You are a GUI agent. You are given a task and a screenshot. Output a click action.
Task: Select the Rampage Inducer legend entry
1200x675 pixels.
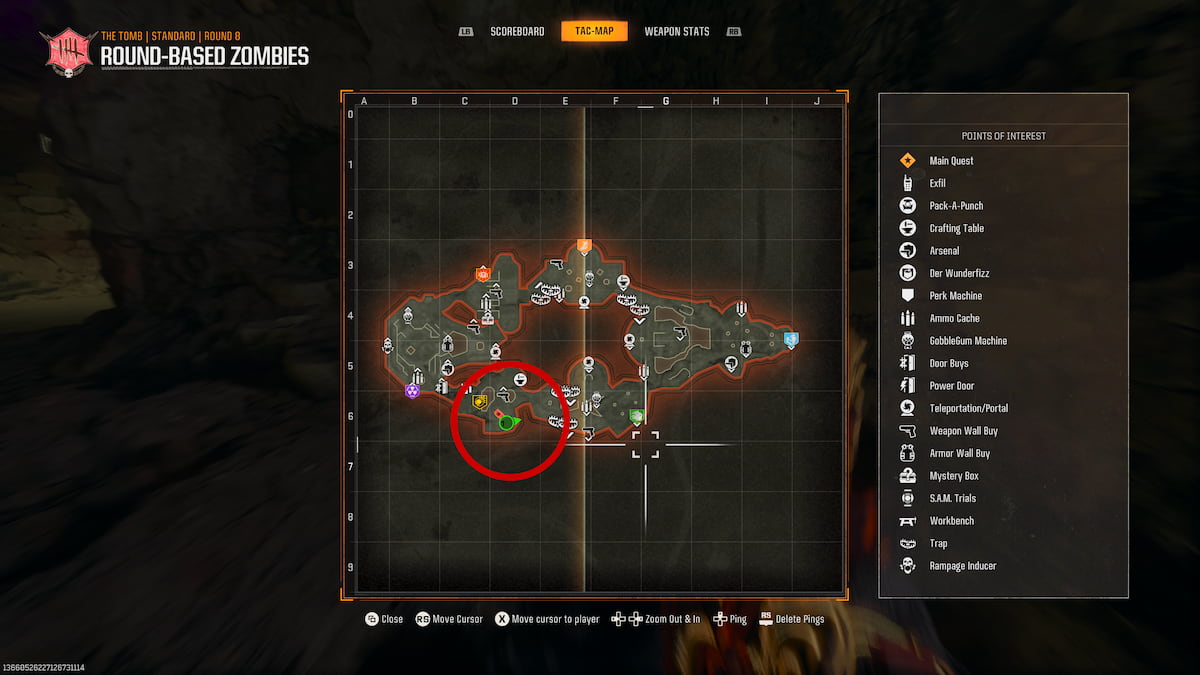click(962, 566)
